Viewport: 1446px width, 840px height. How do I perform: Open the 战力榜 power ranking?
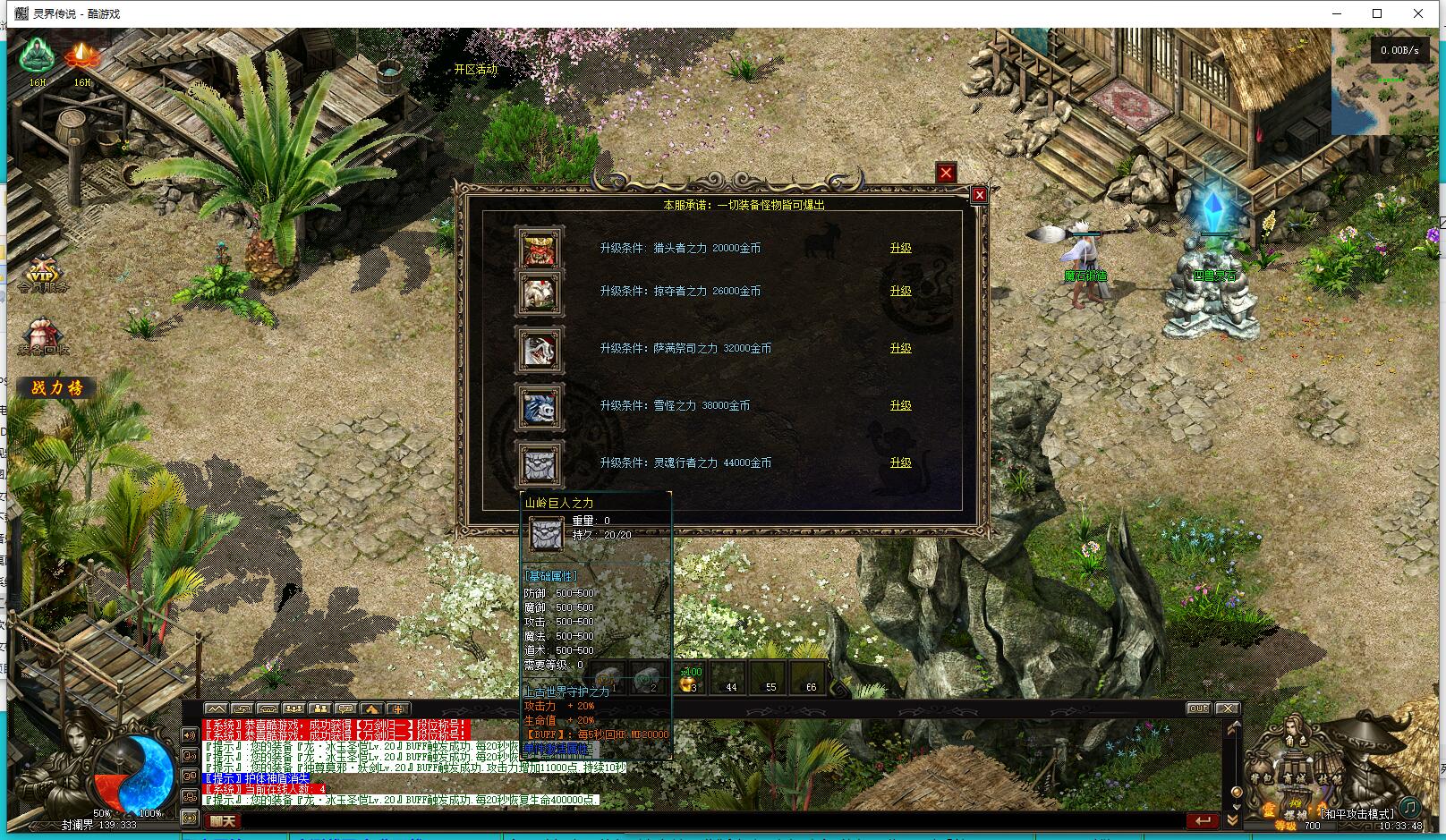click(57, 387)
